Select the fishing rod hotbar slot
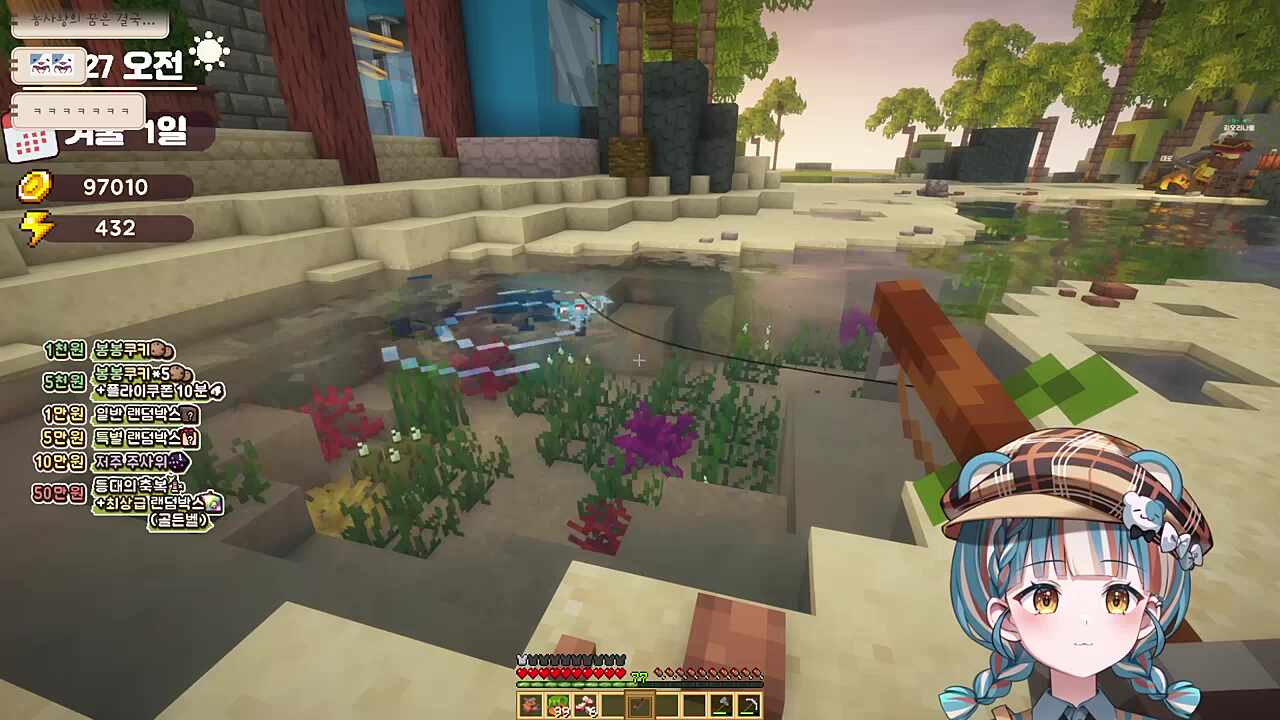Screen dimensions: 1280x720 640,706
